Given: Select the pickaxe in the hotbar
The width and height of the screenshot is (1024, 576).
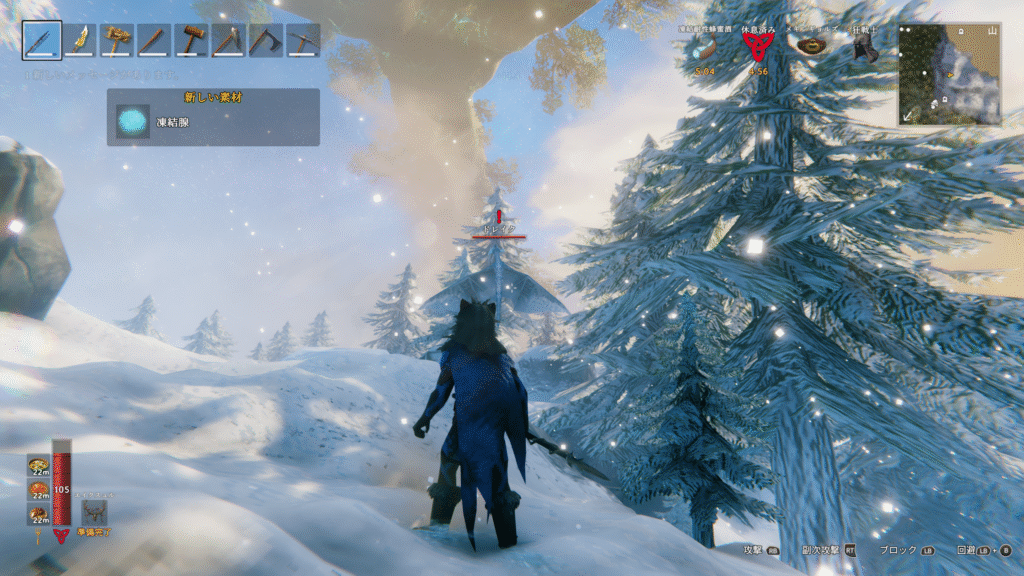Looking at the screenshot, I should click(x=302, y=40).
